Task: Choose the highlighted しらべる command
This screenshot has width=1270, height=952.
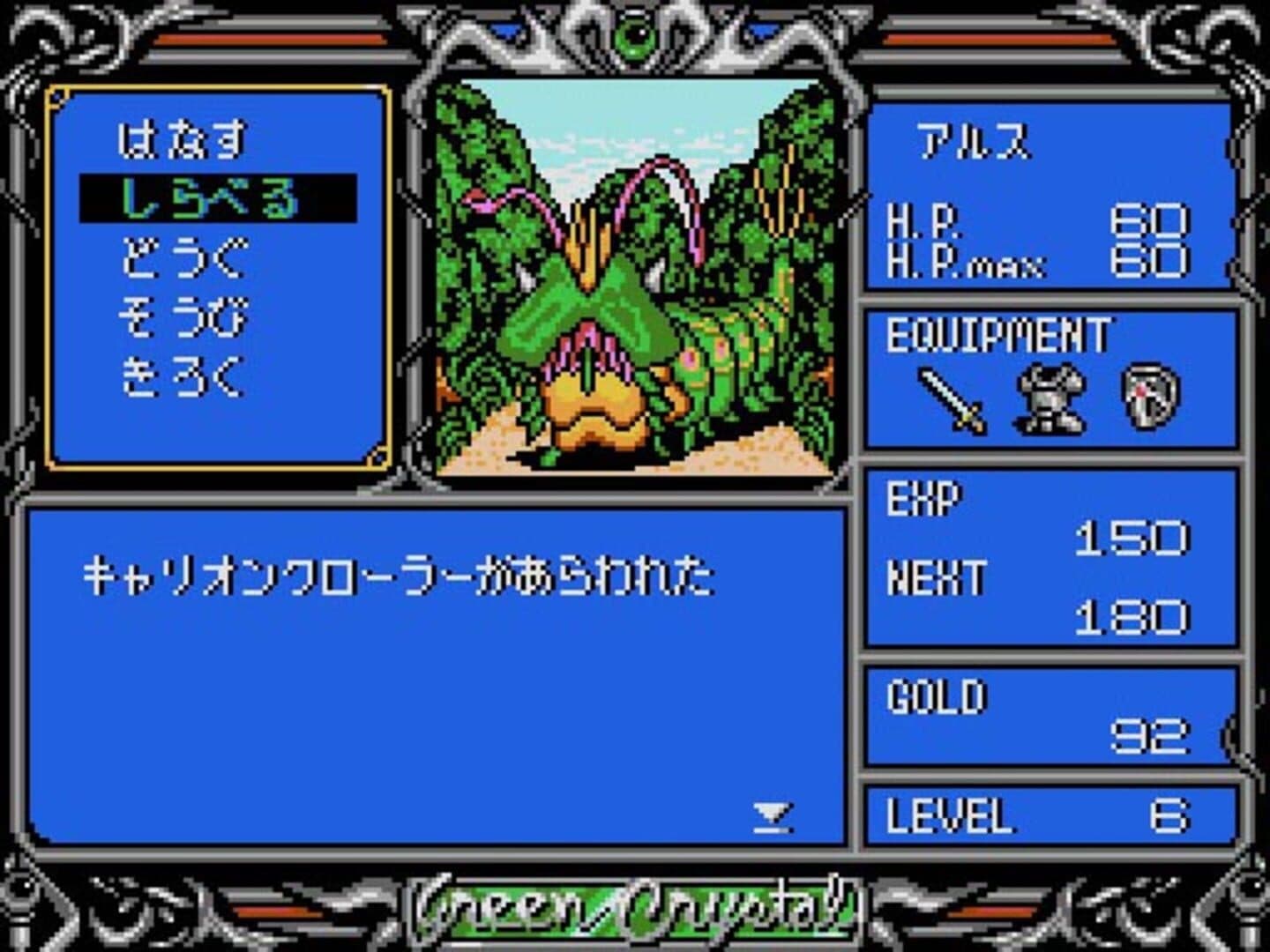Action: [x=210, y=198]
